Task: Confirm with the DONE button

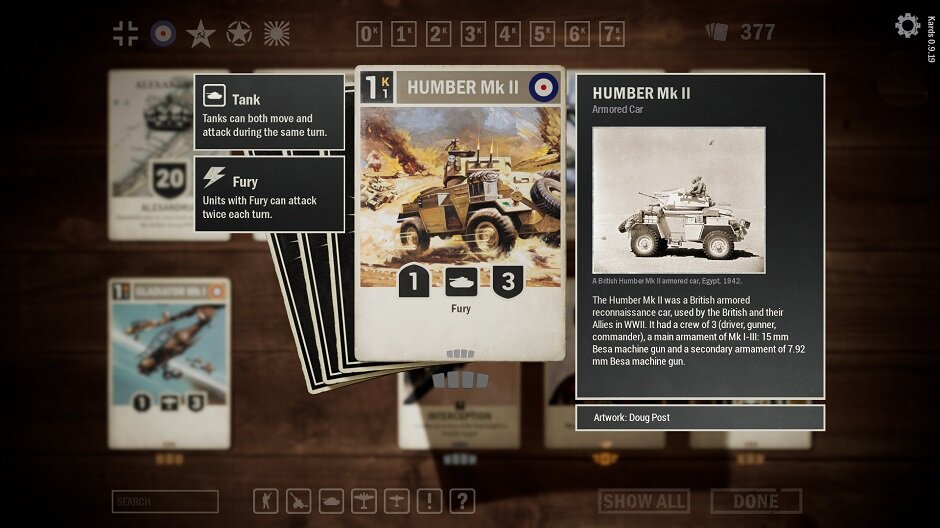Action: pyautogui.click(x=756, y=501)
